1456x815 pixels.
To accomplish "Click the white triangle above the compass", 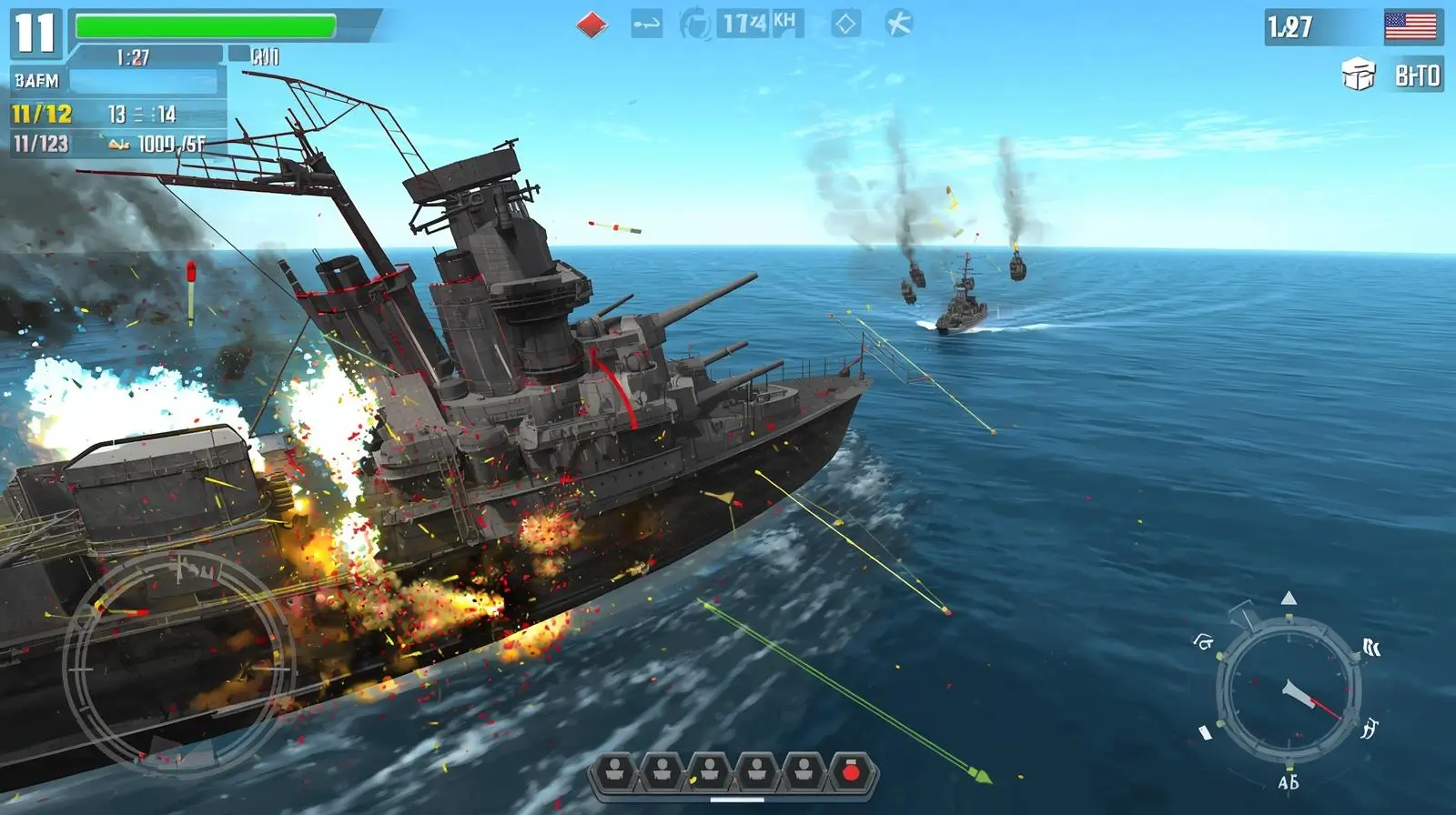I will [x=1289, y=598].
